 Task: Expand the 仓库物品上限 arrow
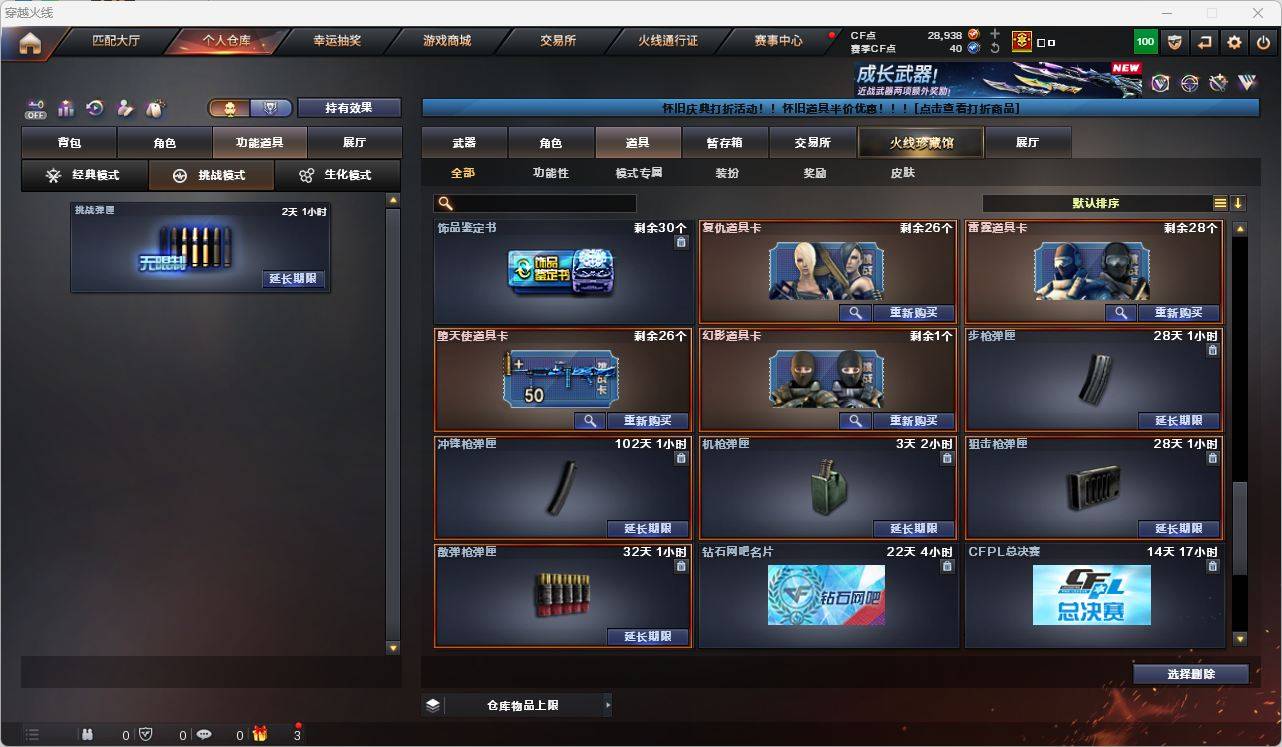pos(608,705)
